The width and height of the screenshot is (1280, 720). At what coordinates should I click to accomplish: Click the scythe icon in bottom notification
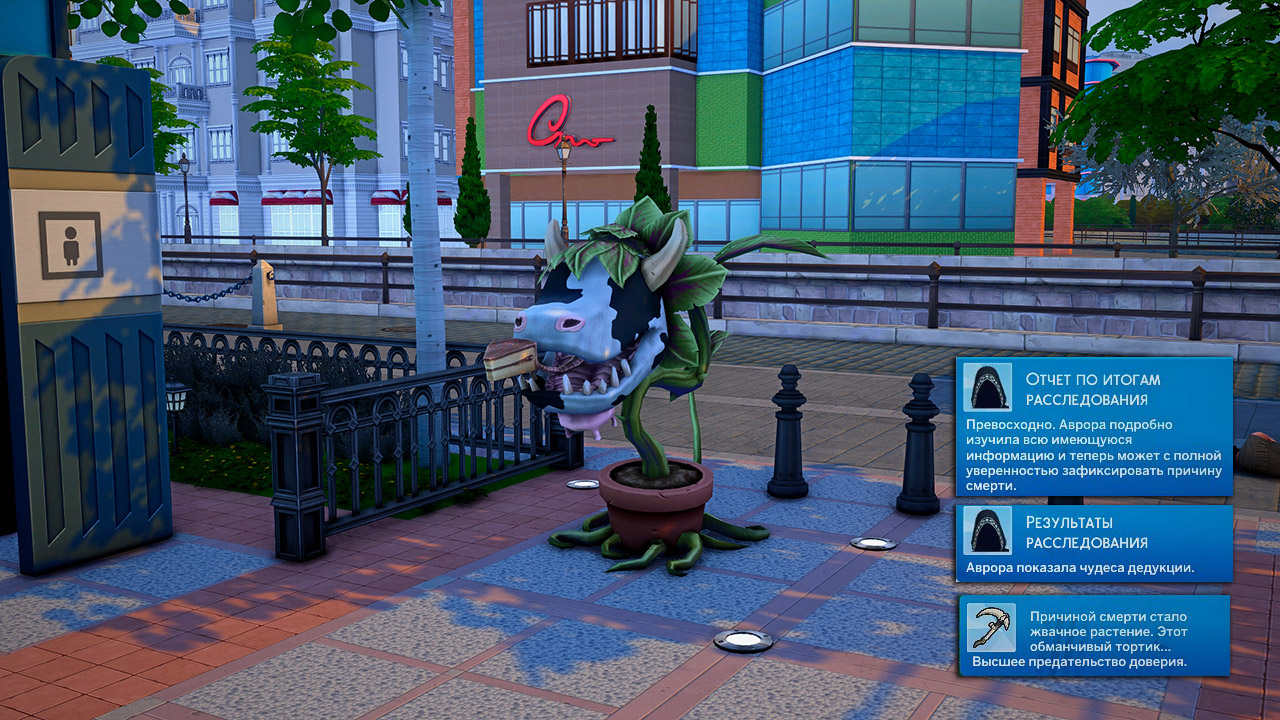(990, 627)
